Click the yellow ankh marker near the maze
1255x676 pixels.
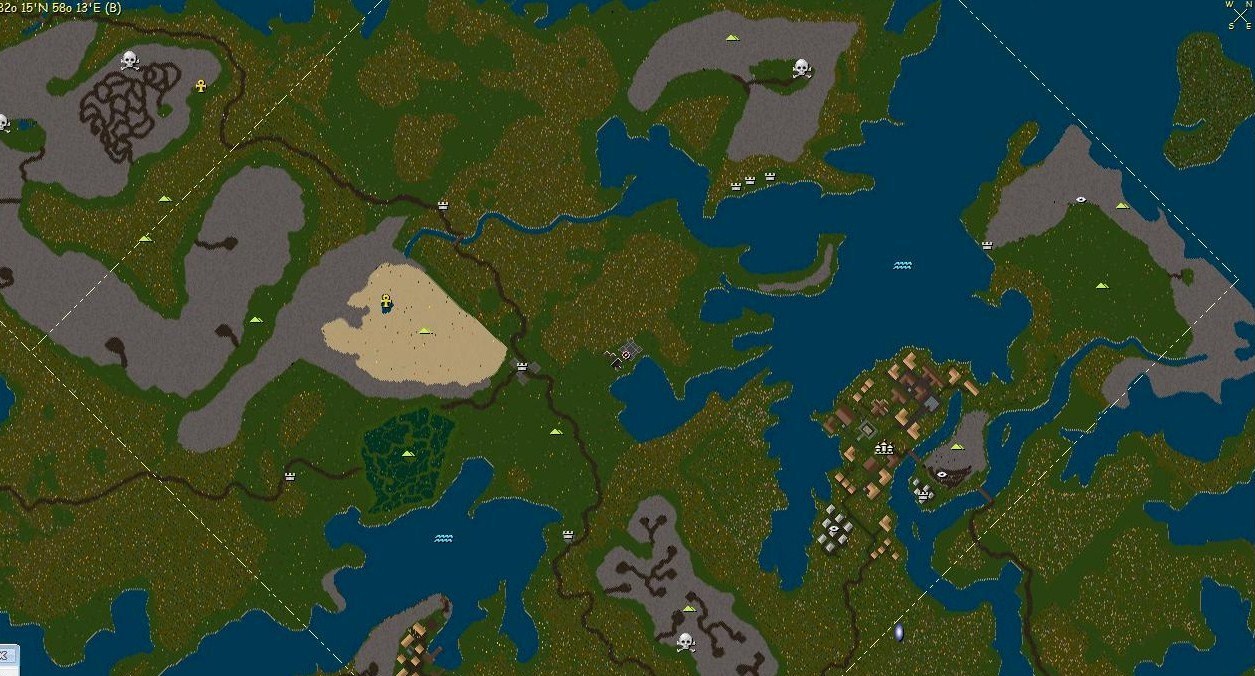click(200, 86)
